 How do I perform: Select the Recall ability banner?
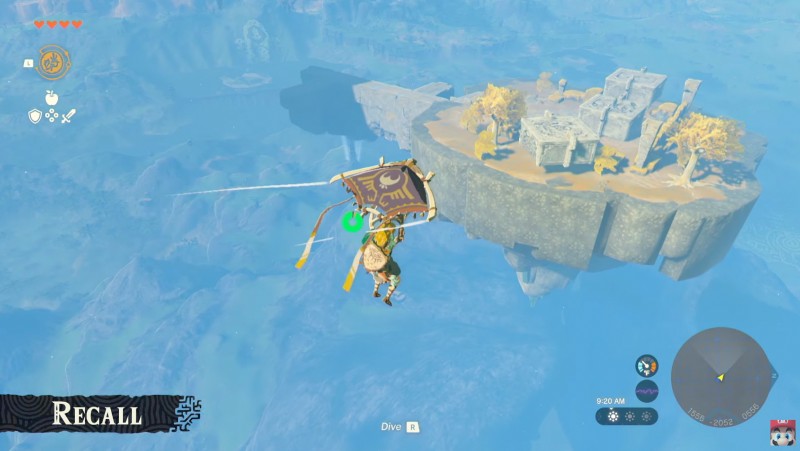tap(98, 413)
